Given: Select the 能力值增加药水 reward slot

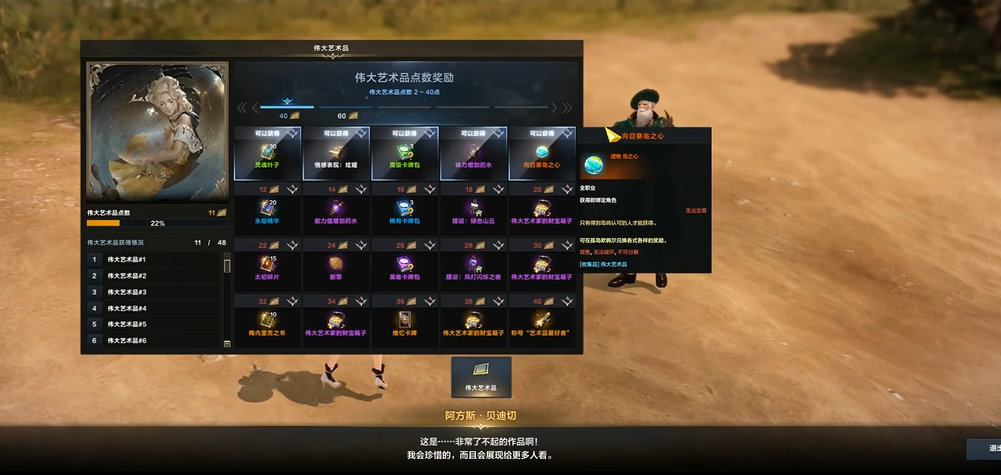Looking at the screenshot, I should pos(336,209).
